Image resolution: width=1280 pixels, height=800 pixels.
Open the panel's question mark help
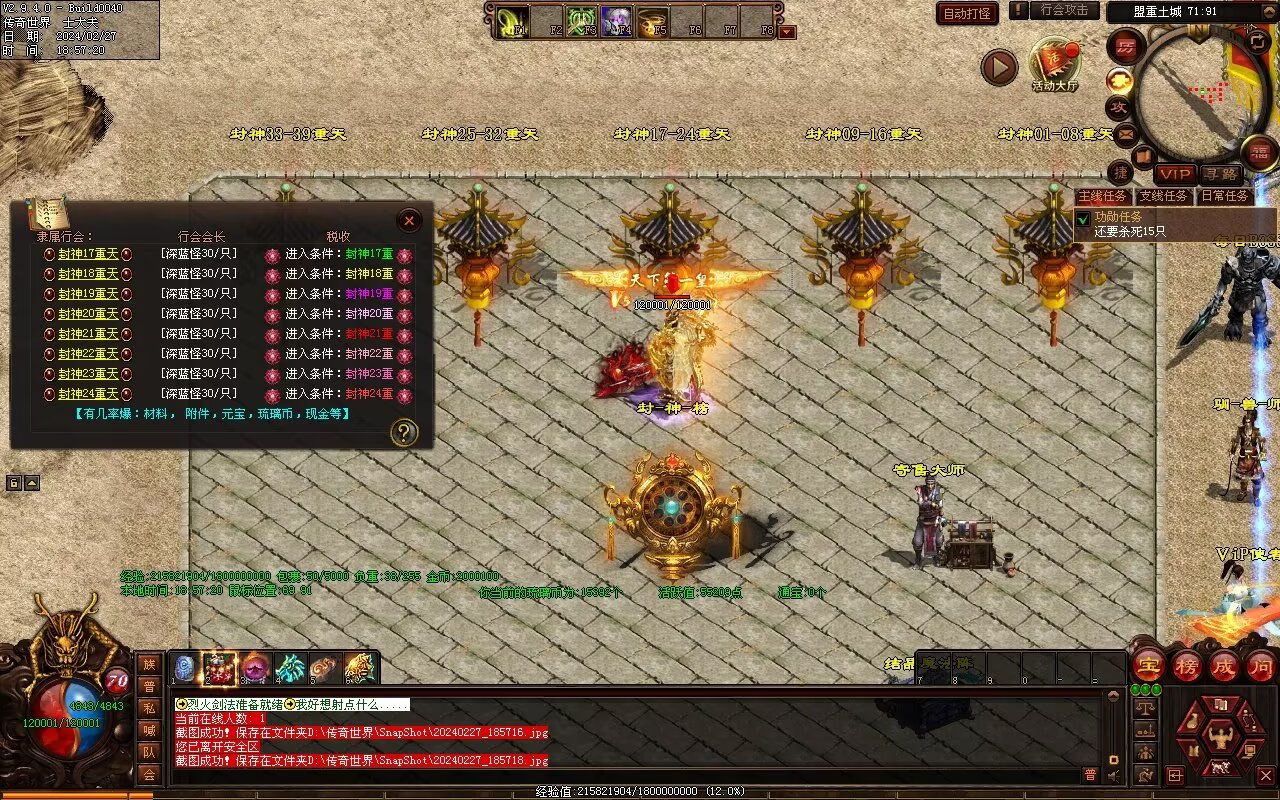(x=403, y=432)
